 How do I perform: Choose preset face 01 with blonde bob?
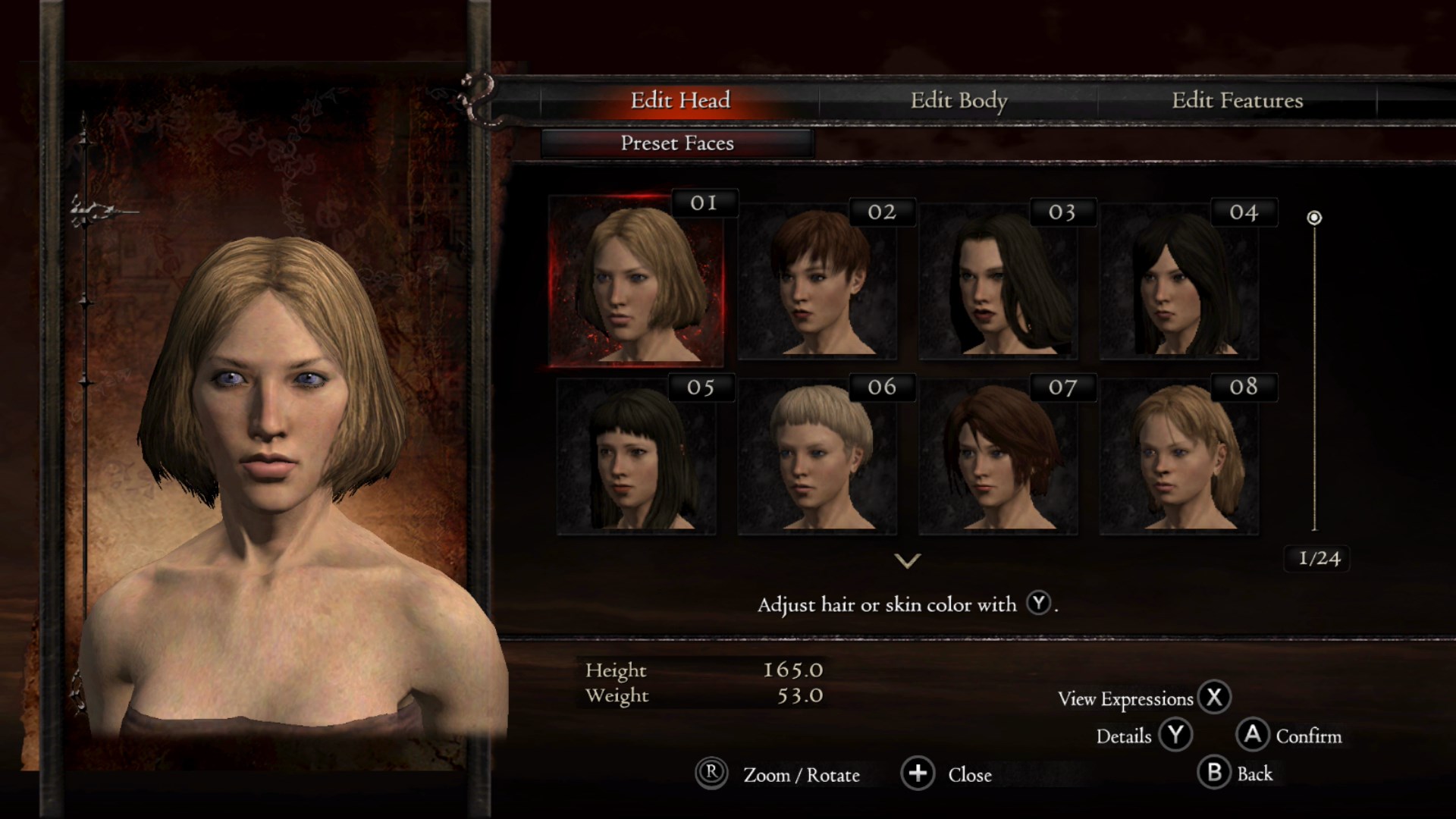click(635, 281)
